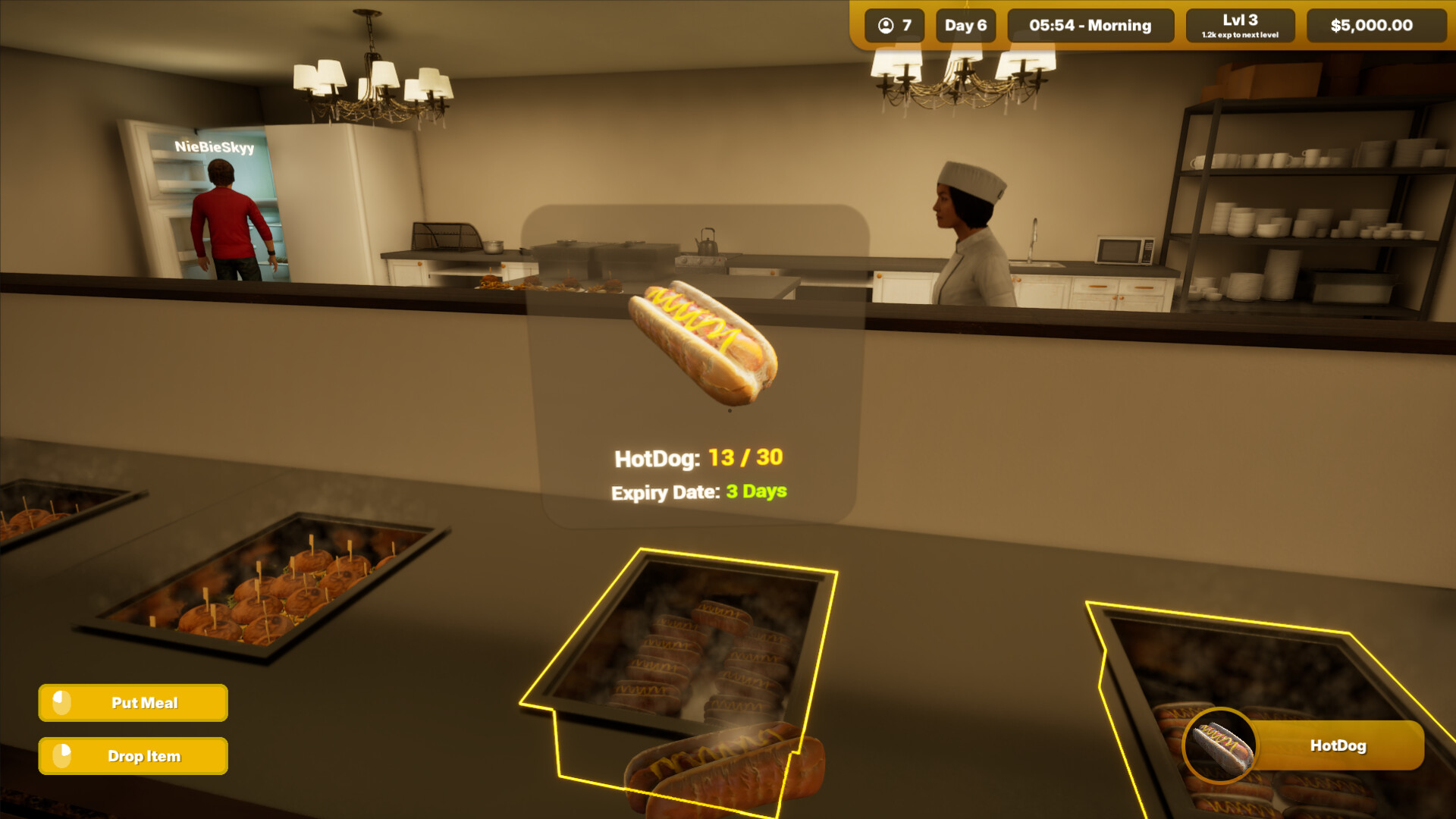This screenshot has height=819, width=1456.
Task: Click the Day 6 indicator
Action: coord(965,25)
